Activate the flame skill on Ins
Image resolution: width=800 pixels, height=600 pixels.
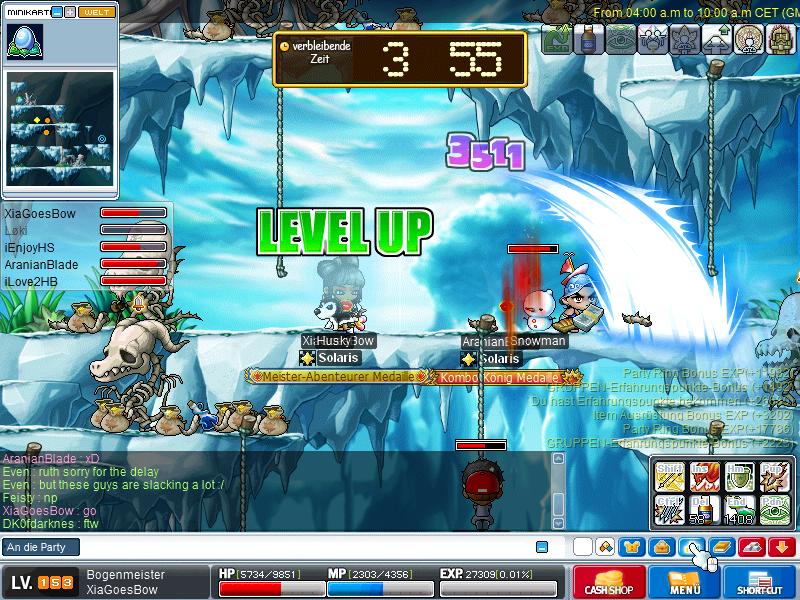[704, 476]
